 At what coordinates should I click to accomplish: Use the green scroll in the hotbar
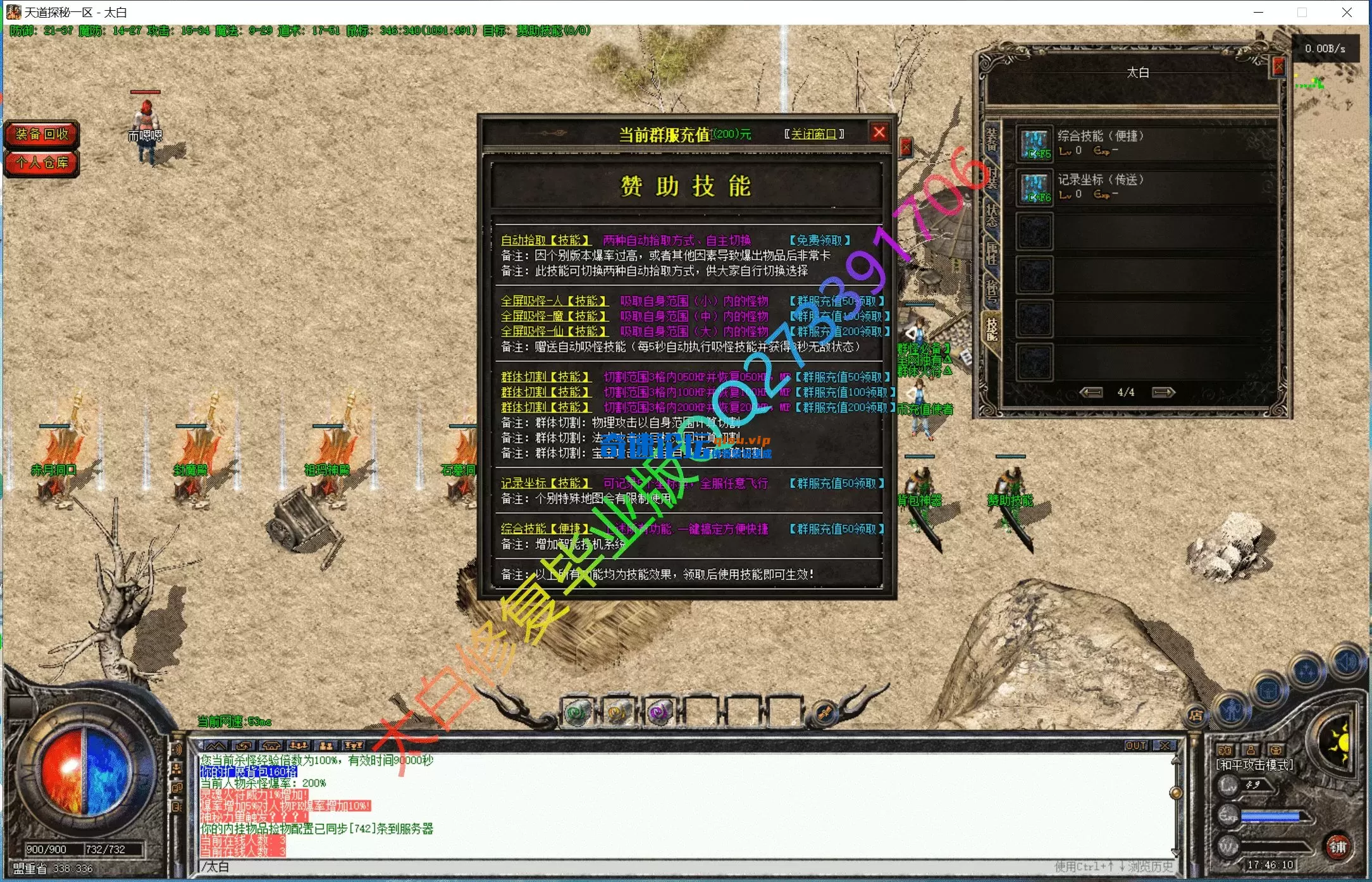[x=578, y=712]
